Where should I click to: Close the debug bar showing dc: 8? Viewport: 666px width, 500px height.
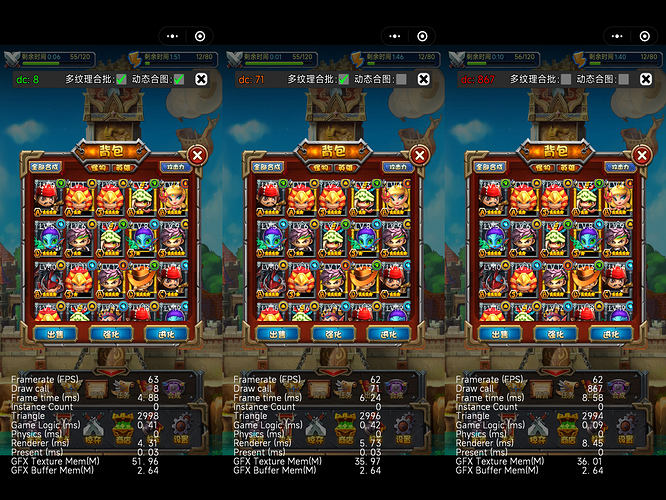(x=201, y=78)
